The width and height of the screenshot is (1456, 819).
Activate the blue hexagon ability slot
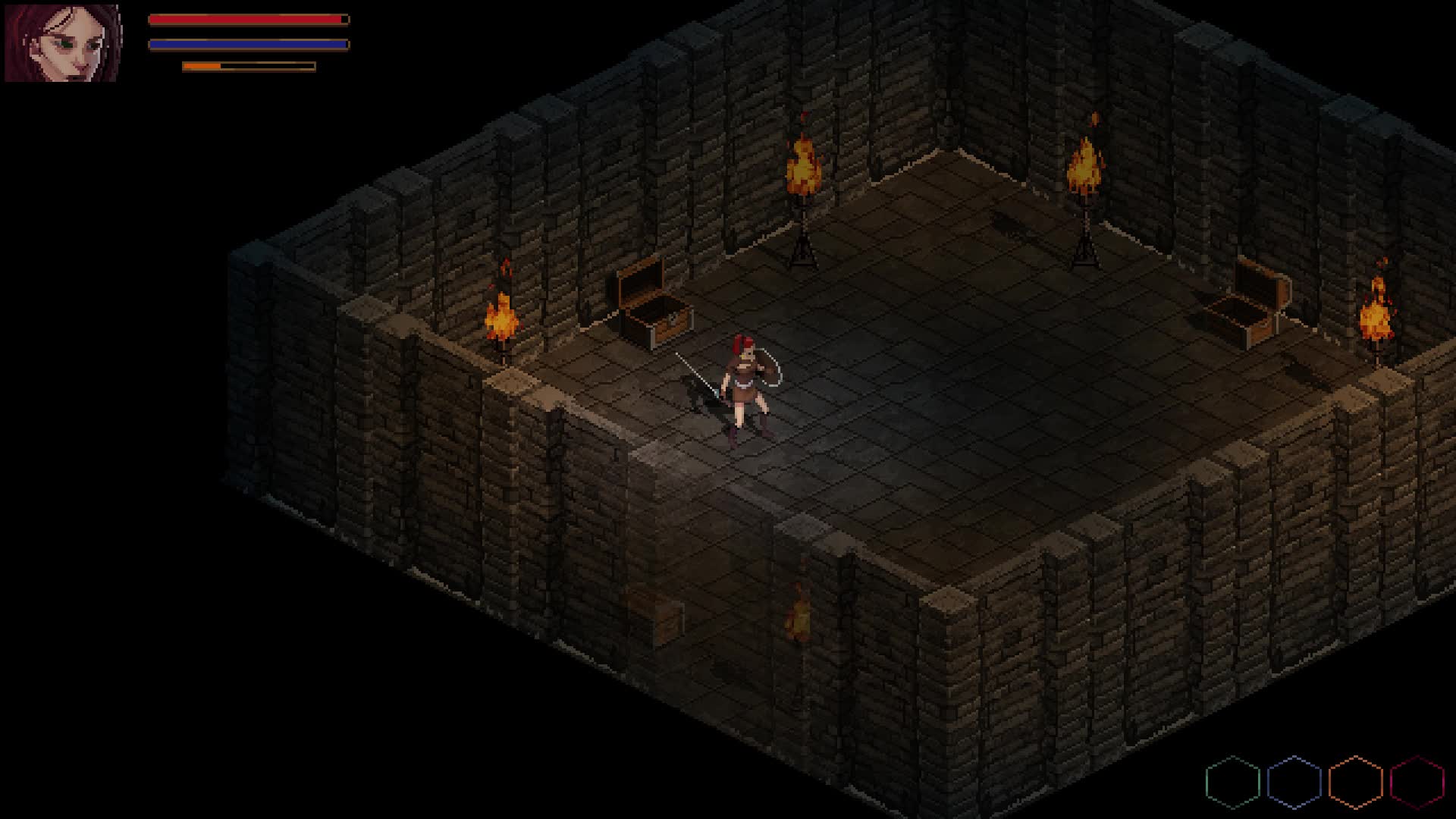(x=1294, y=782)
